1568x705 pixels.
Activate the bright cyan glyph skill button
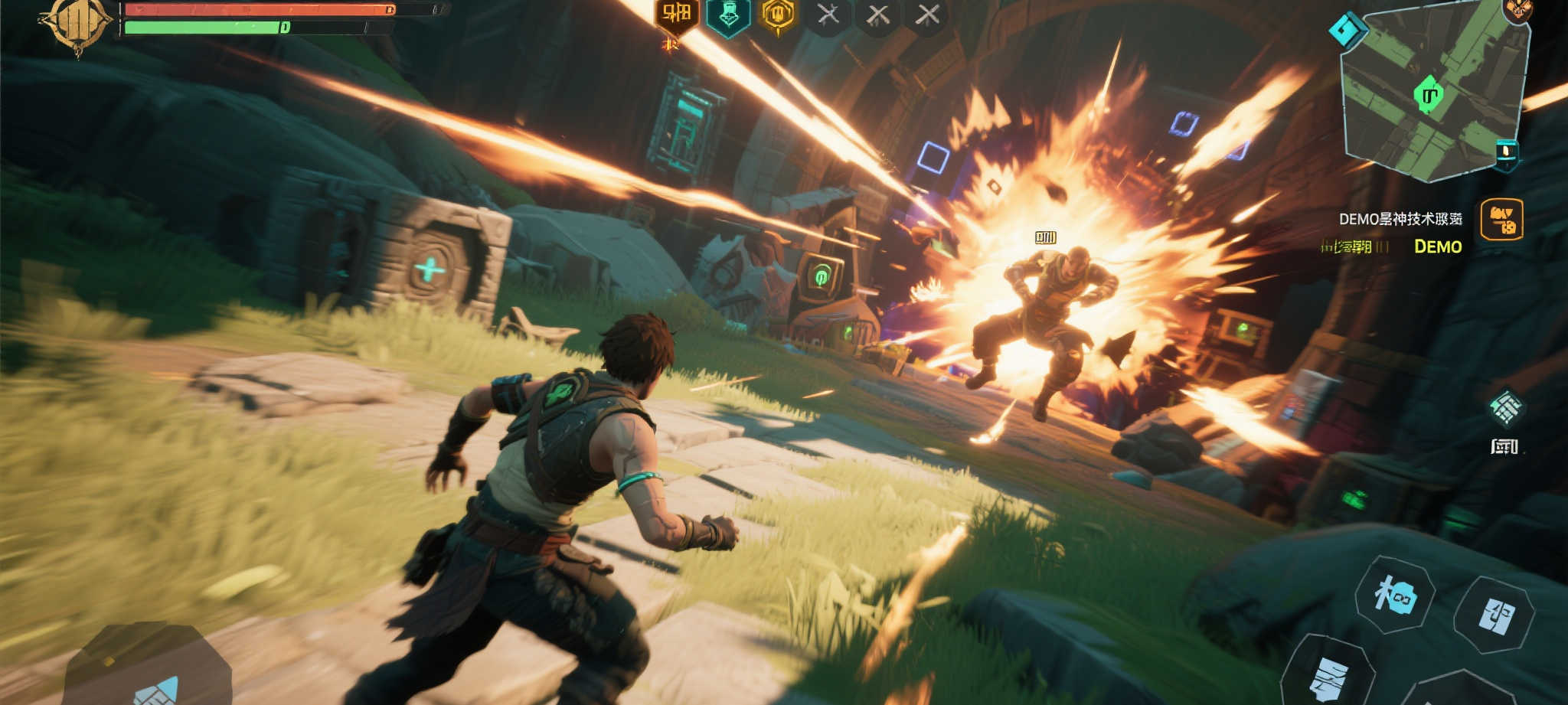[1394, 595]
